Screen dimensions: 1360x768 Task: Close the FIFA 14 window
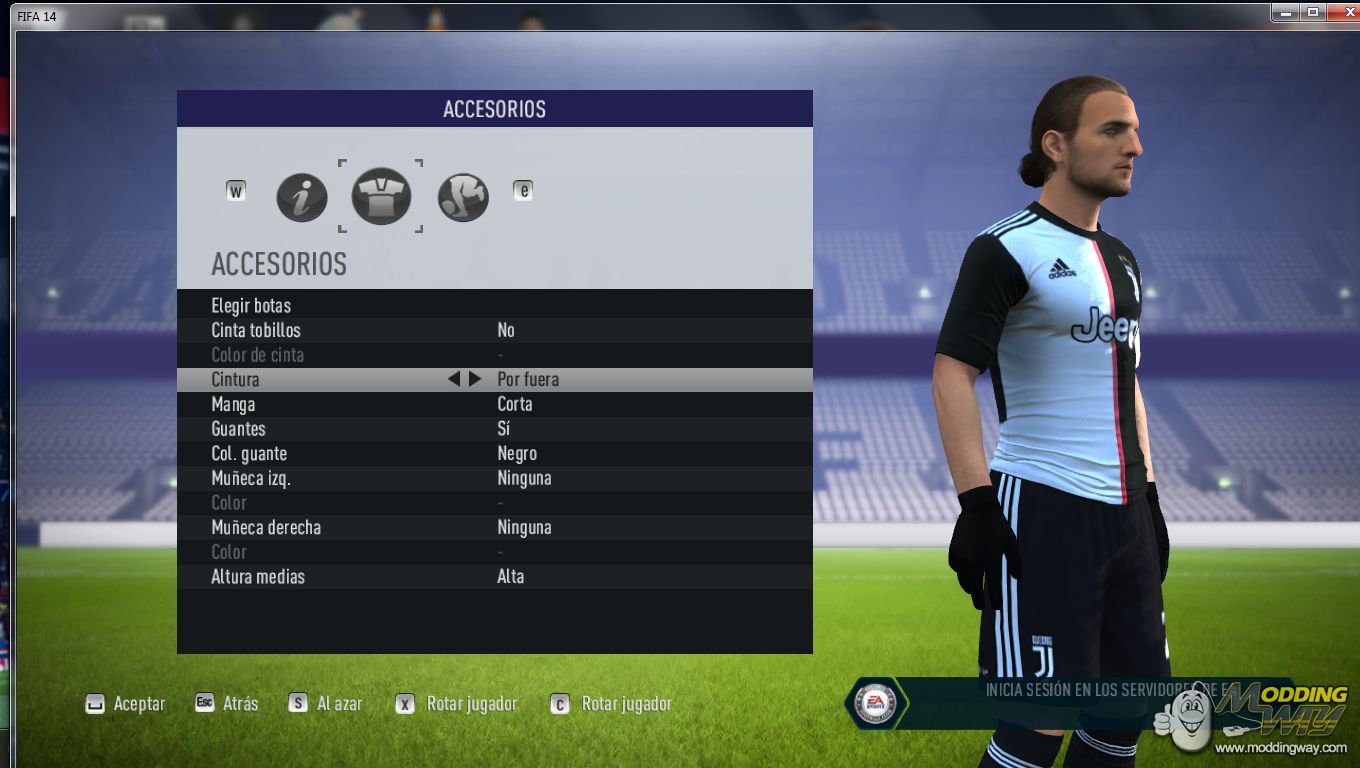(1340, 12)
